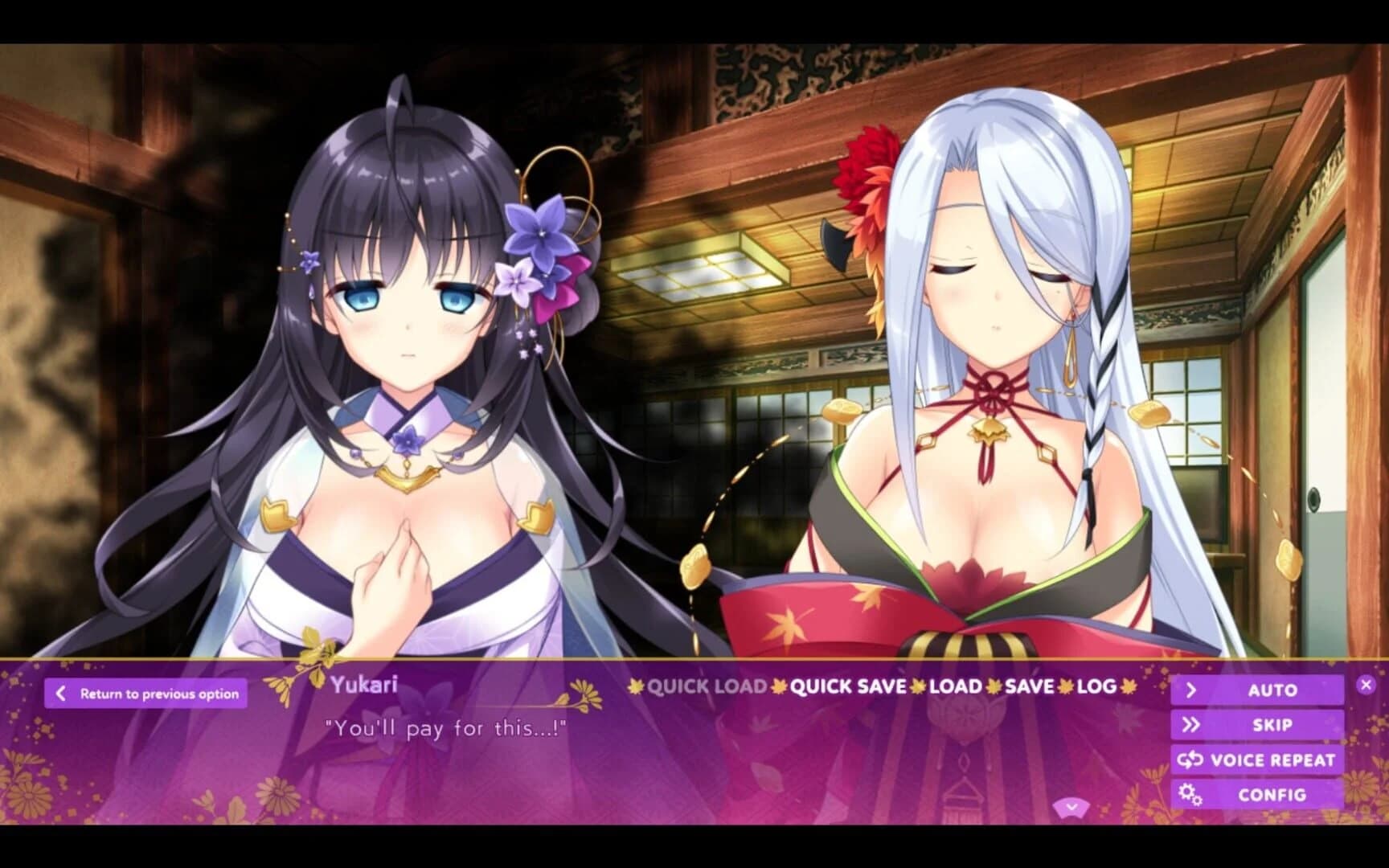The height and width of the screenshot is (868, 1389).
Task: Hide the interface using the X control
Action: point(1365,684)
